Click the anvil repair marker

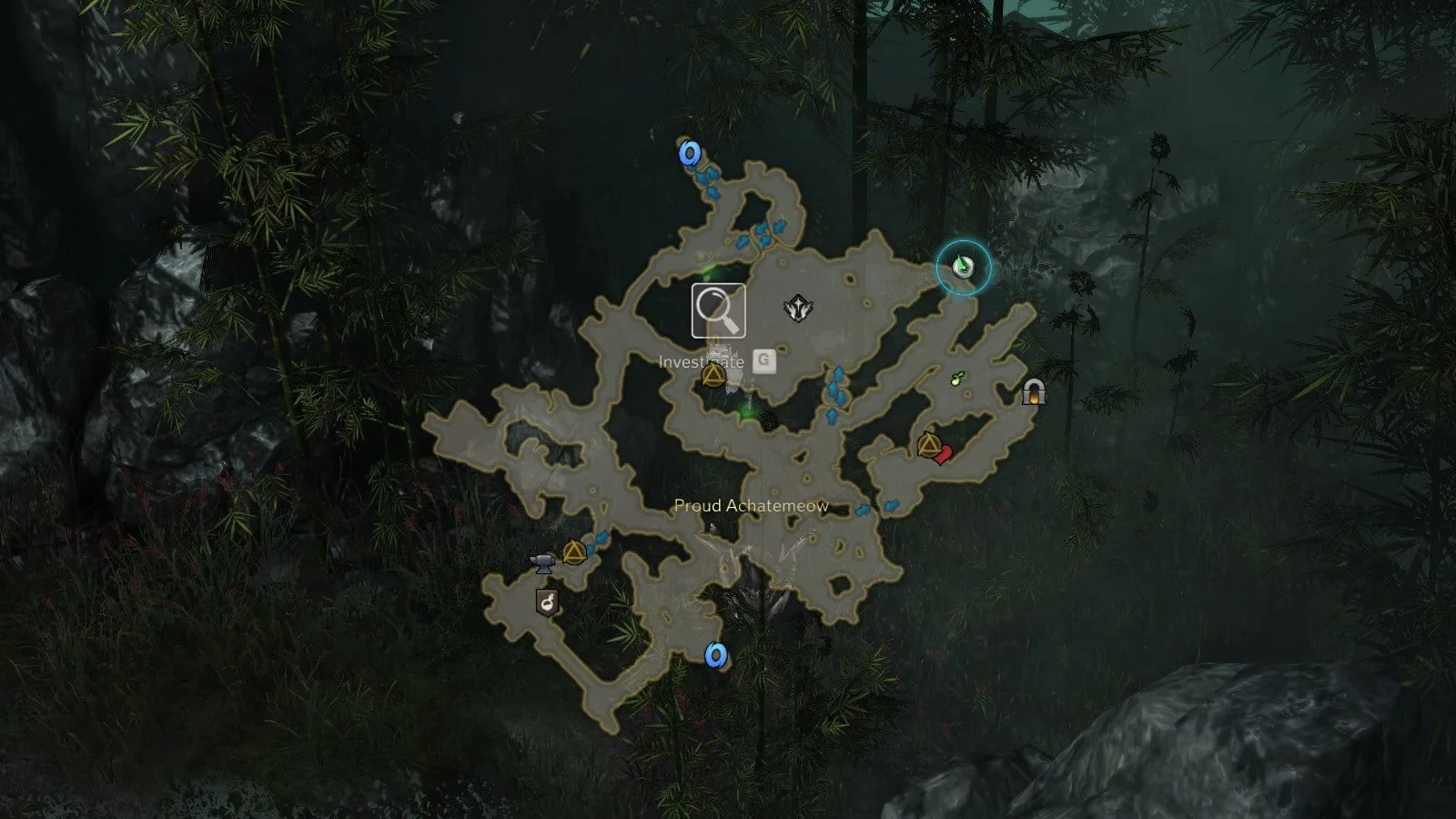543,562
